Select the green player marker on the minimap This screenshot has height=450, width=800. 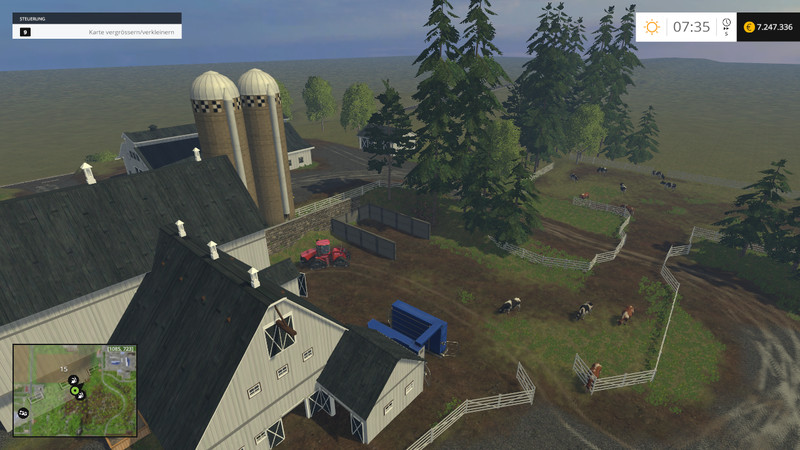tap(75, 390)
